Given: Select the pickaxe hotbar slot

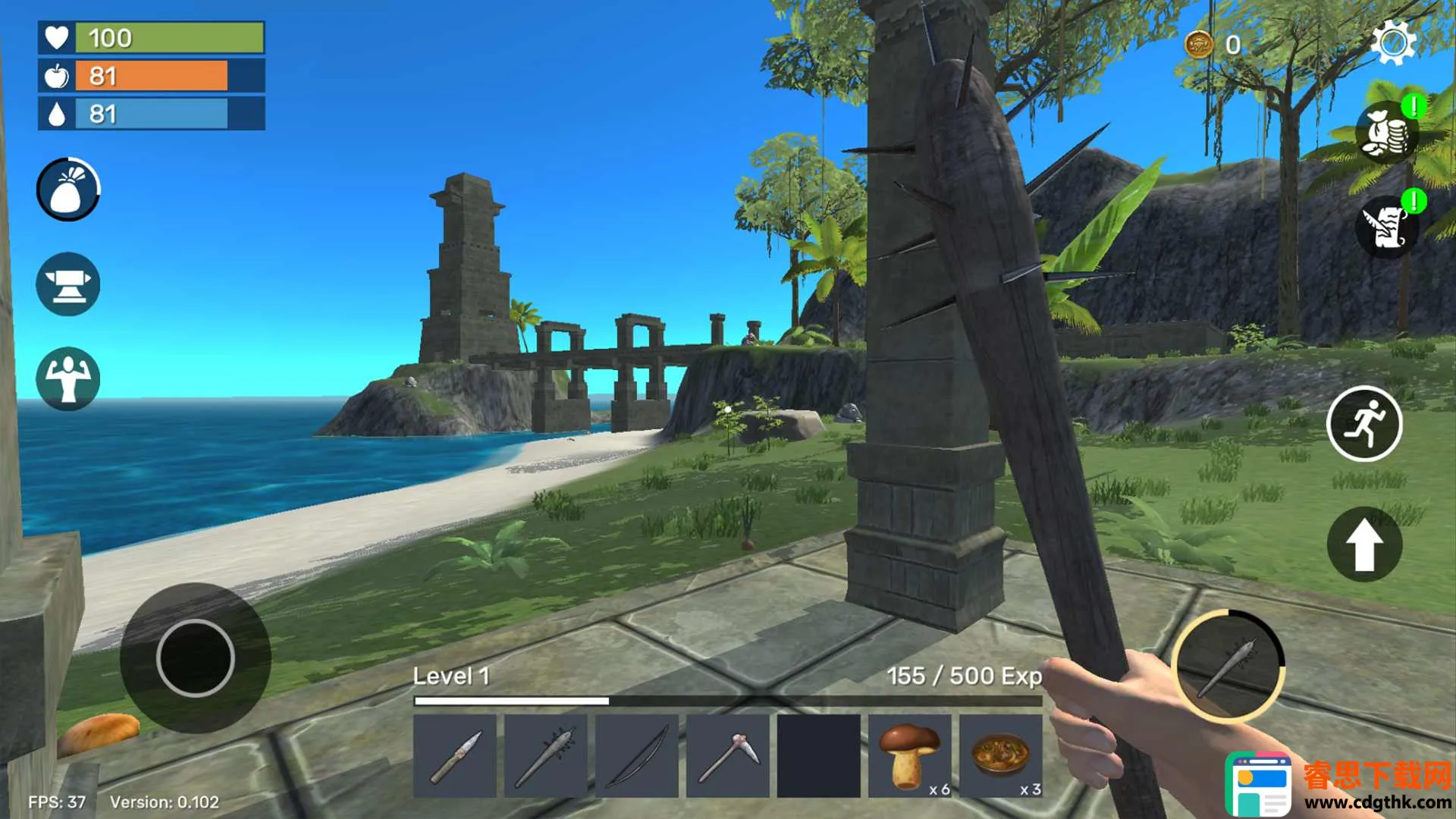Looking at the screenshot, I should [x=728, y=756].
